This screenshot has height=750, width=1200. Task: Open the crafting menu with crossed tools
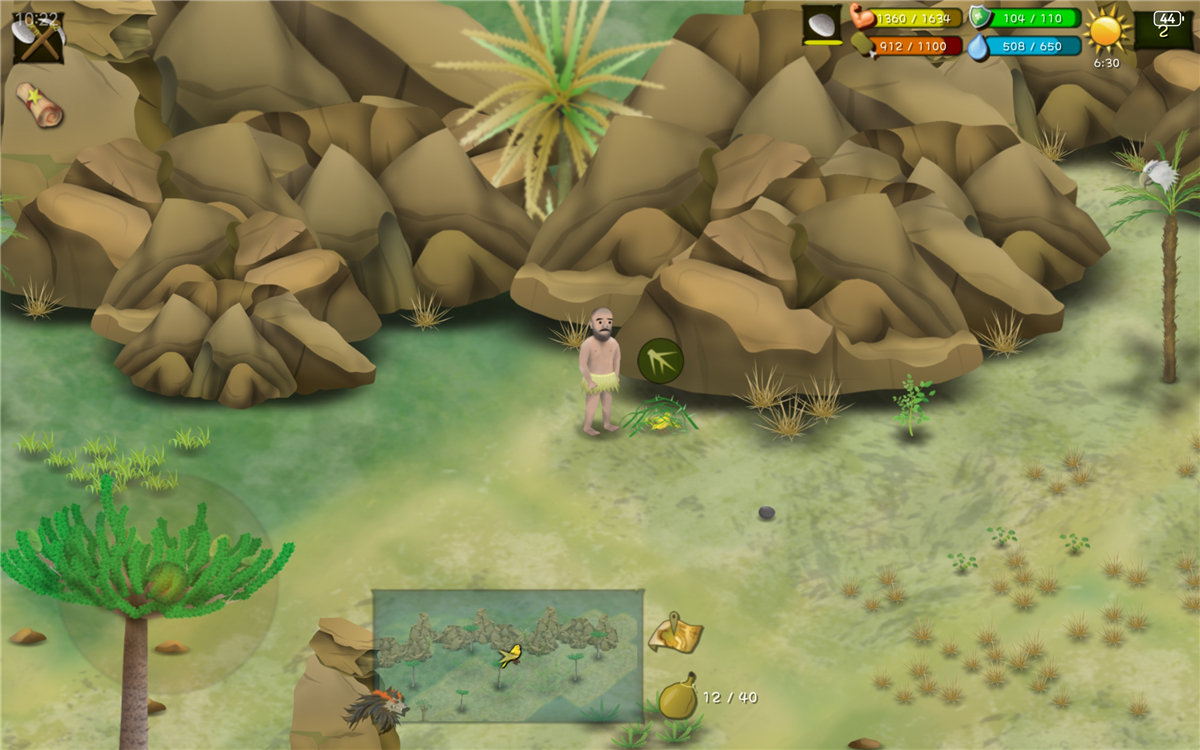tap(38, 37)
